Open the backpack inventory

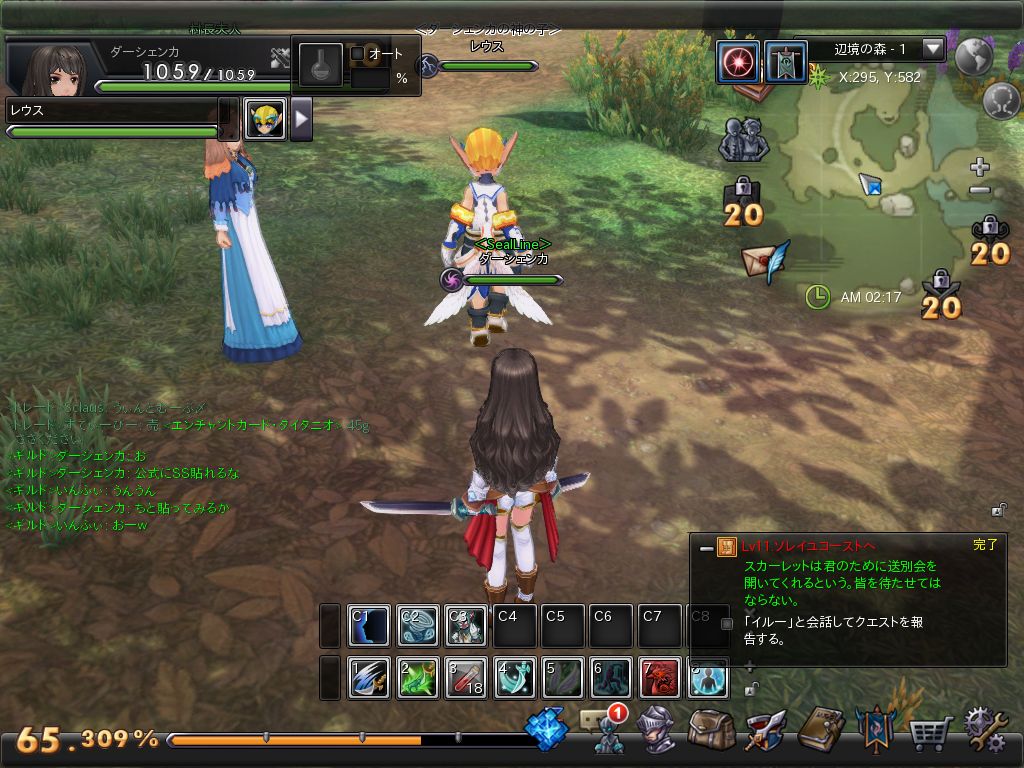tap(712, 731)
